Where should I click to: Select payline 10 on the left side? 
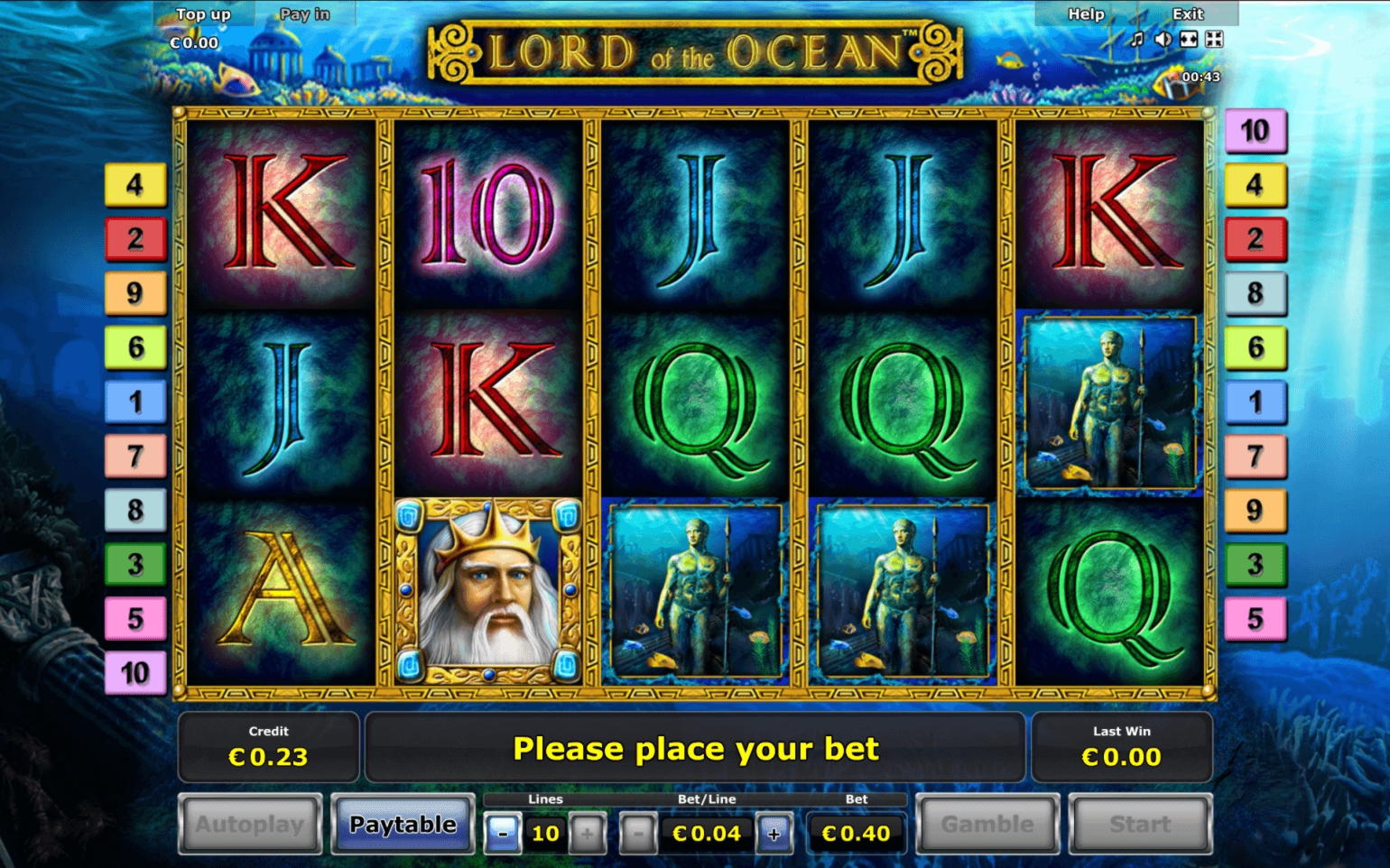click(x=135, y=672)
